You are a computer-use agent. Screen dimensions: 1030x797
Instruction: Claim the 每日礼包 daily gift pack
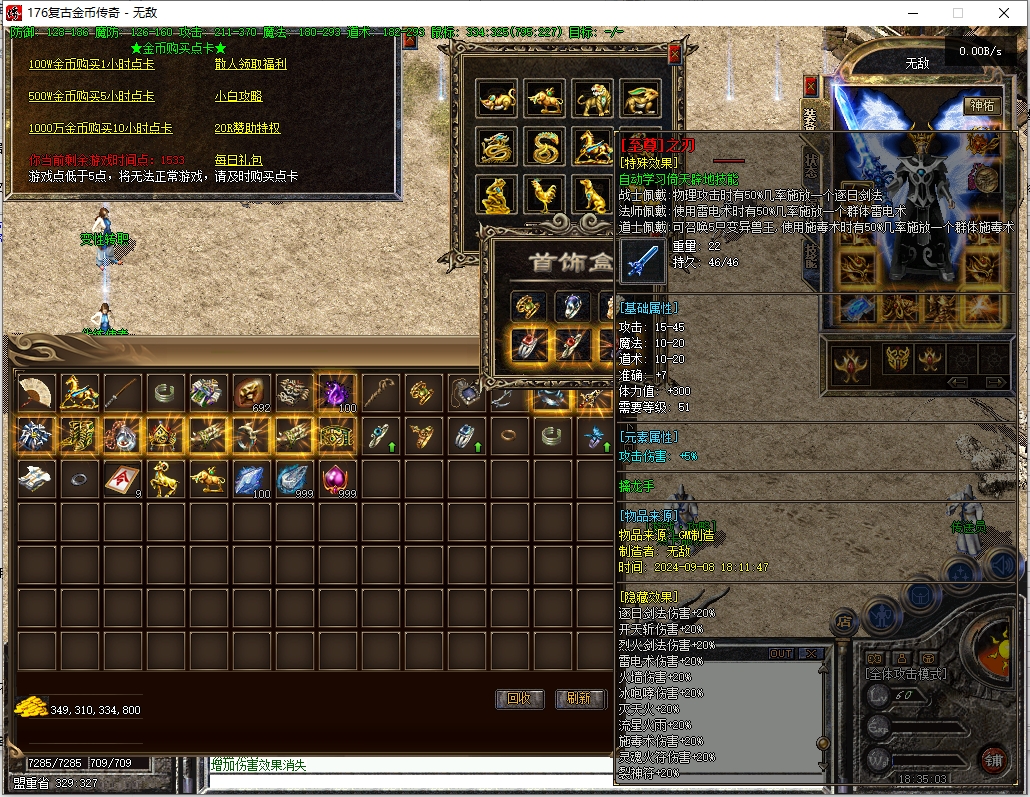pos(238,160)
